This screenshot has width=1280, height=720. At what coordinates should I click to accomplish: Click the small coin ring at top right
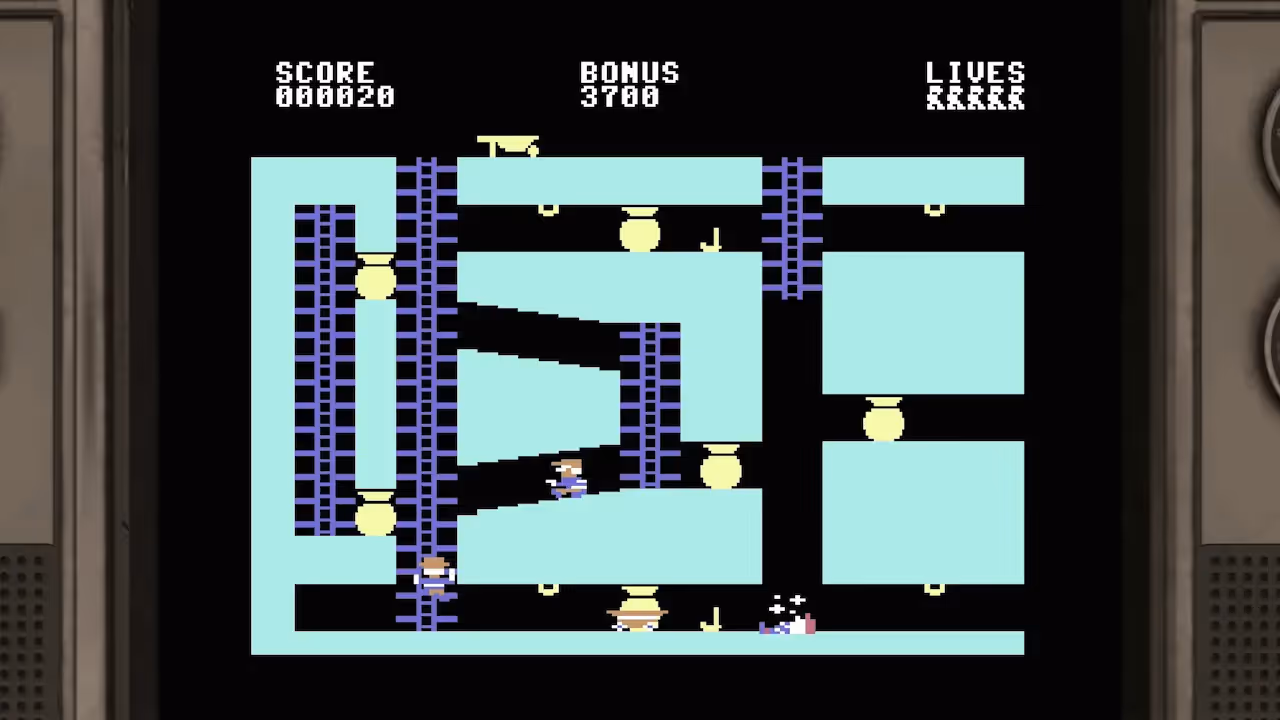click(x=932, y=207)
